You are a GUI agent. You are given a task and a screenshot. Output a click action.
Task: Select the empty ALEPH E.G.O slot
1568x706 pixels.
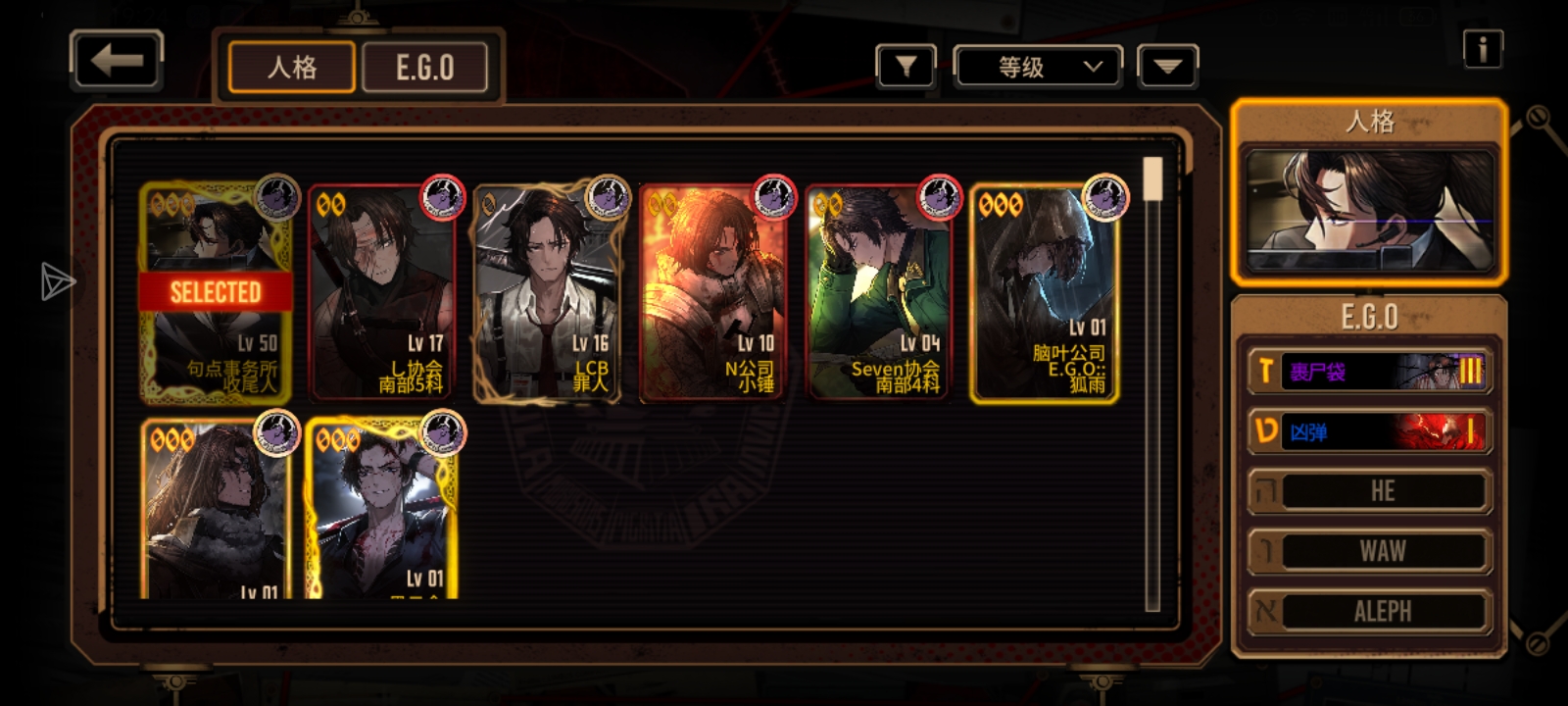[1369, 611]
